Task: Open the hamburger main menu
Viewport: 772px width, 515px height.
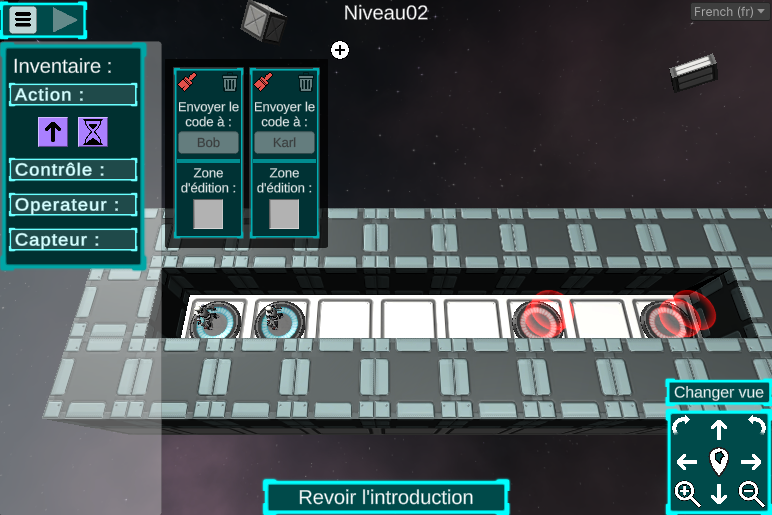Action: click(x=24, y=19)
